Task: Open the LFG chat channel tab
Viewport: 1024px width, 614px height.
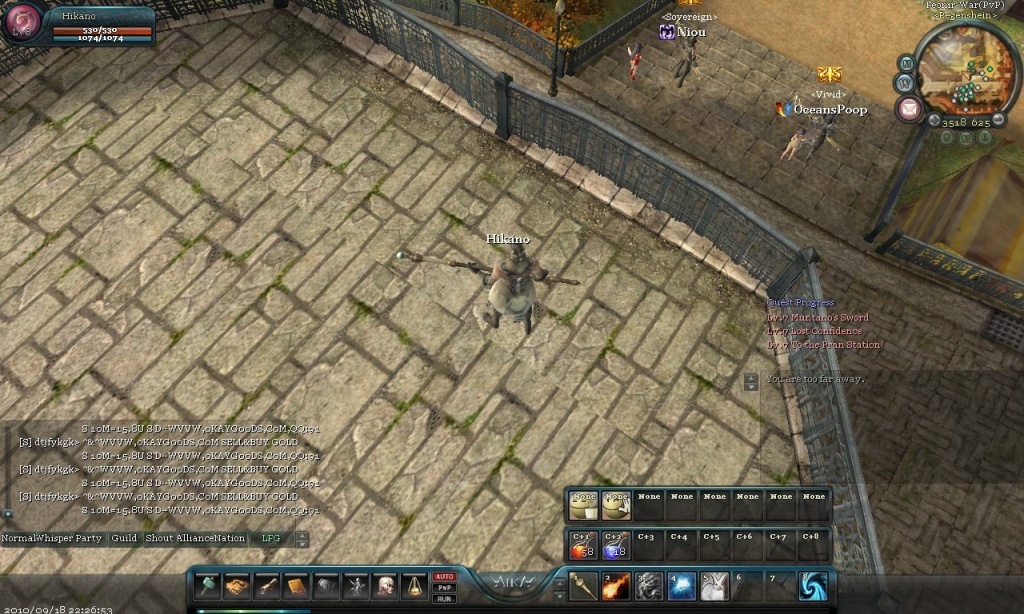Action: tap(271, 538)
